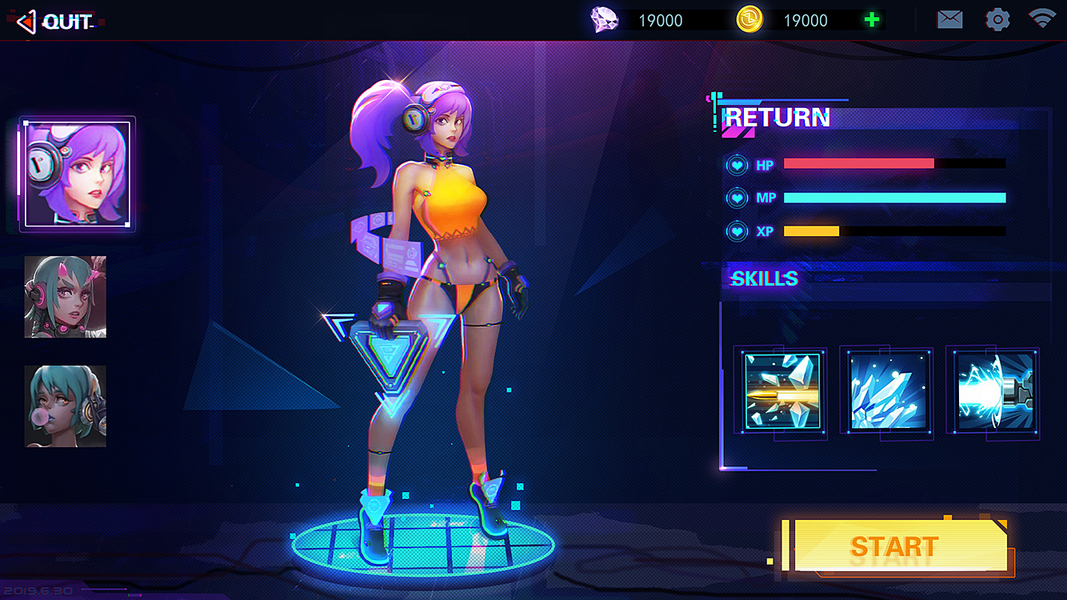Open settings via the gear icon
This screenshot has width=1067, height=600.
tap(997, 19)
